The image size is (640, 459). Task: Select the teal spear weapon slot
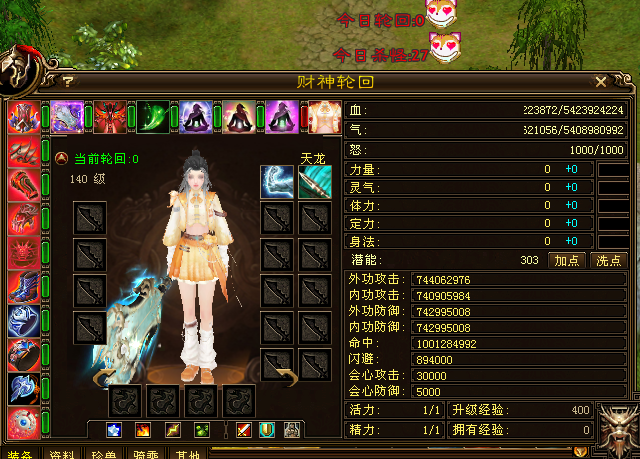[x=315, y=181]
